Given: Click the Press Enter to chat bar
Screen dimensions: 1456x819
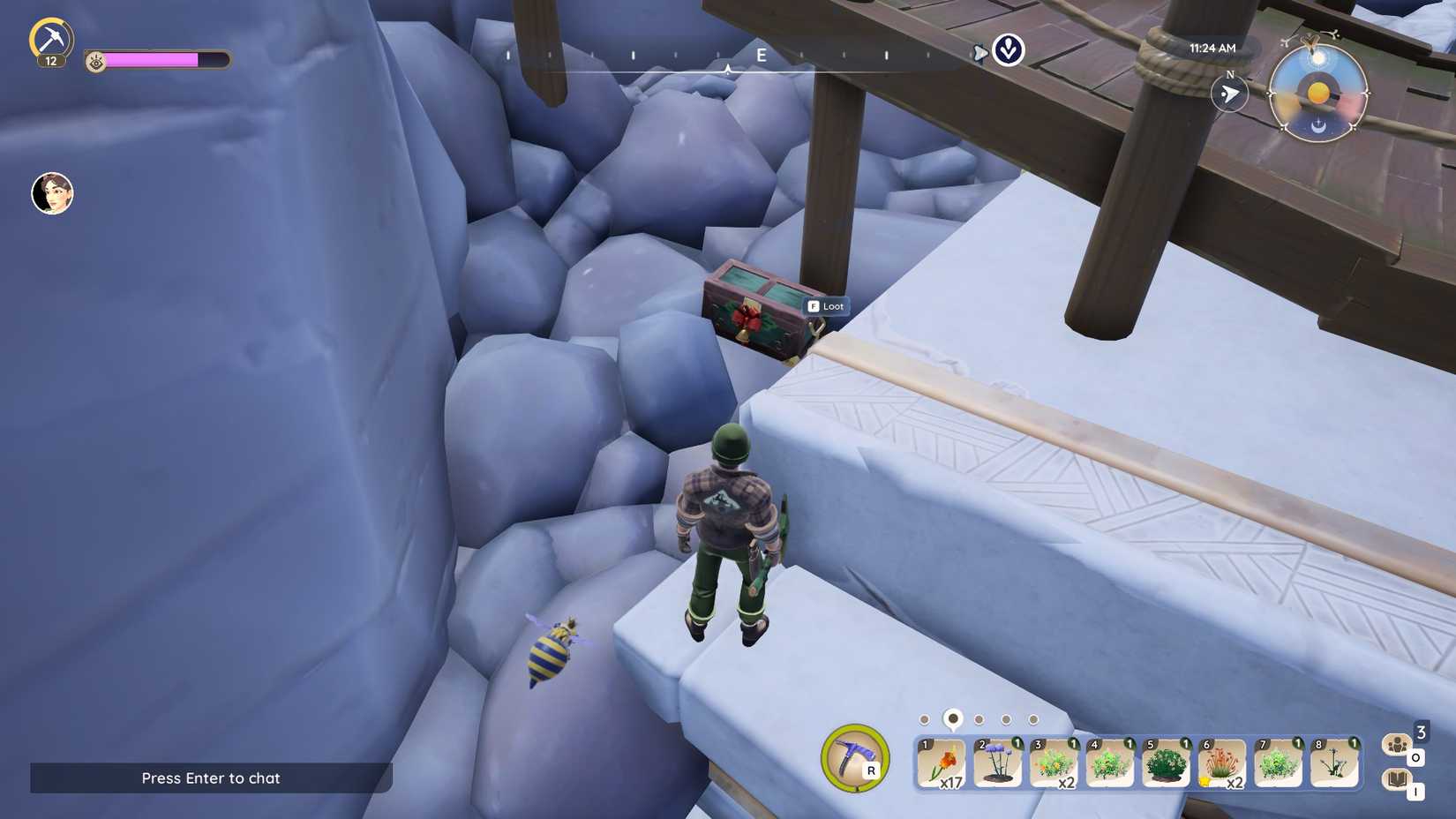Looking at the screenshot, I should tap(210, 778).
